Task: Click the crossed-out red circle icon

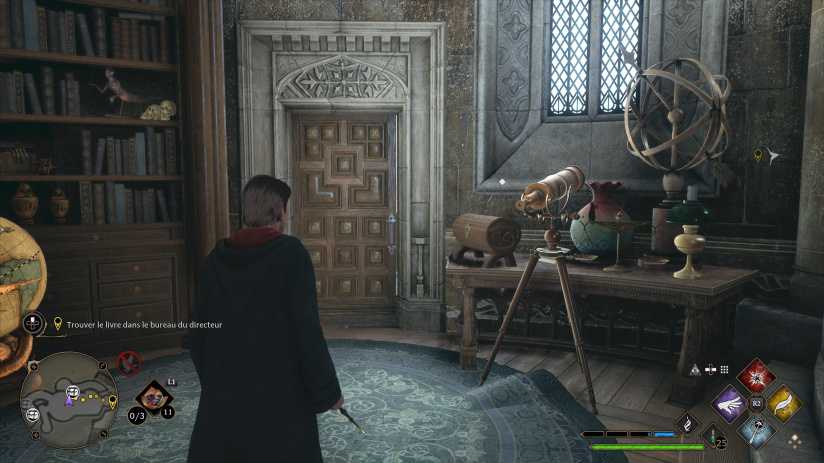Action: pos(129,362)
